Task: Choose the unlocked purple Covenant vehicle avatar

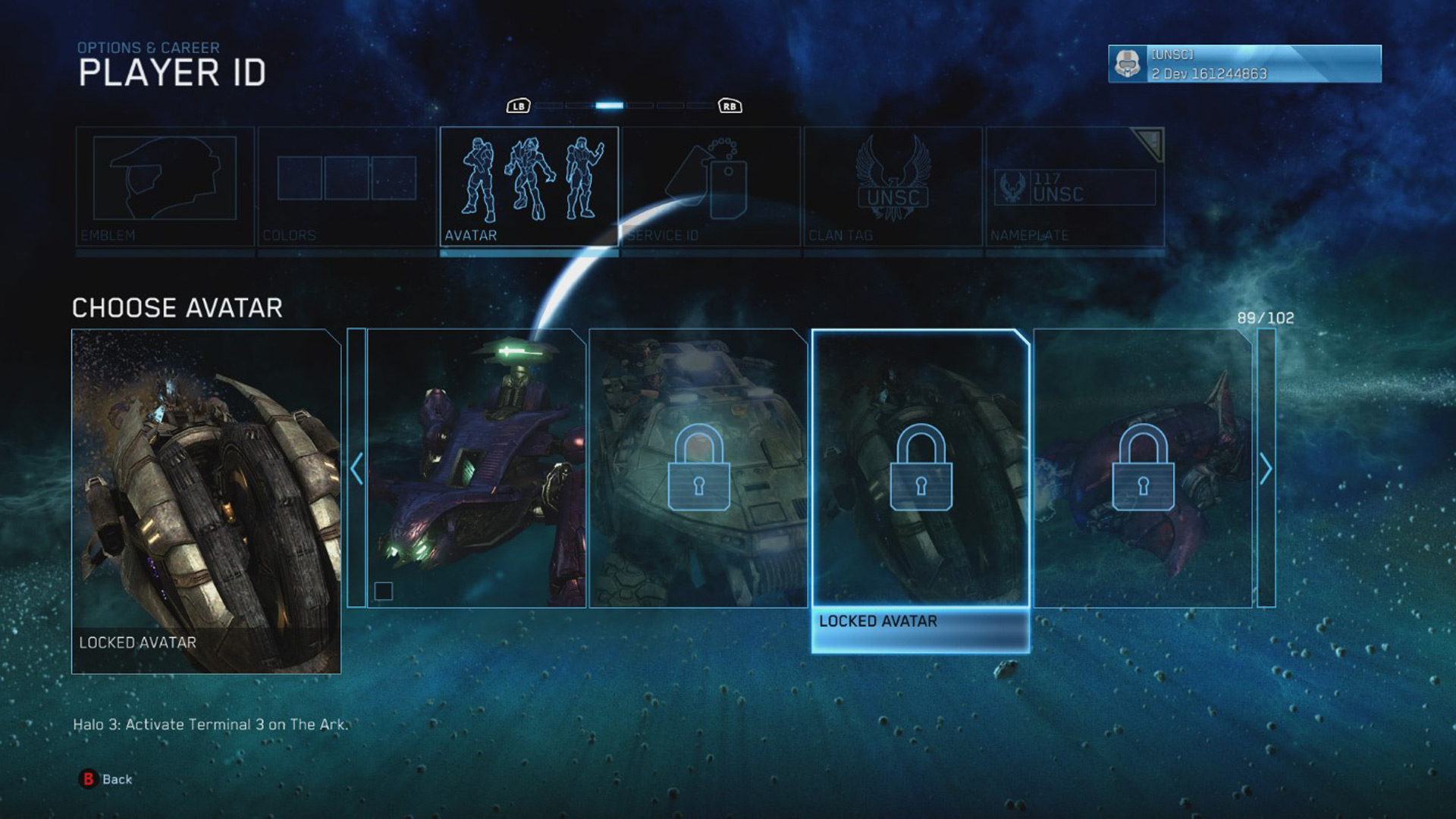Action: [476, 468]
